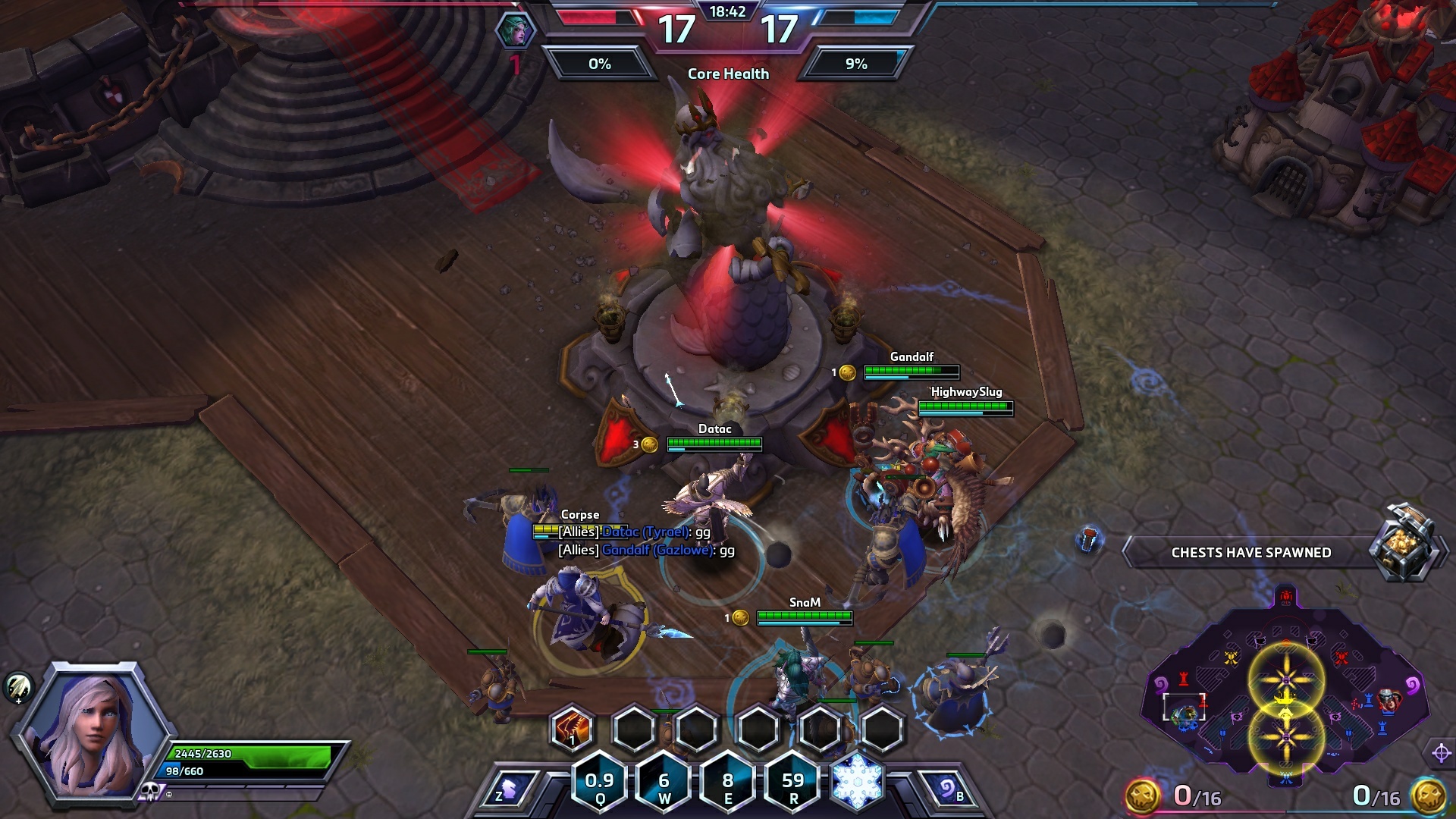
Task: Open the arrow talent icon beside portrait
Action: tap(18, 687)
